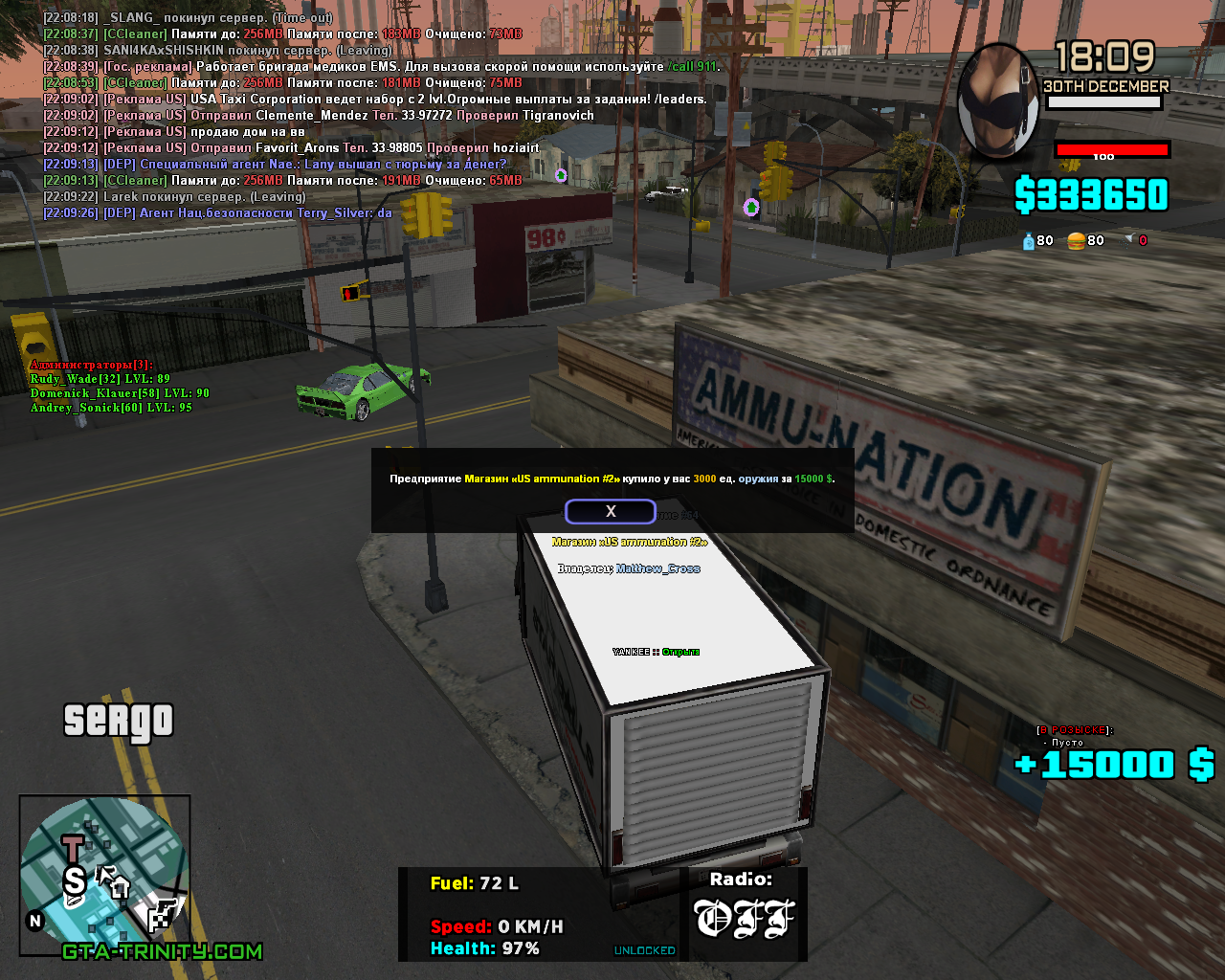Image resolution: width=1225 pixels, height=980 pixels.
Task: Click the checkered flag marker on the minimap
Action: point(166,913)
